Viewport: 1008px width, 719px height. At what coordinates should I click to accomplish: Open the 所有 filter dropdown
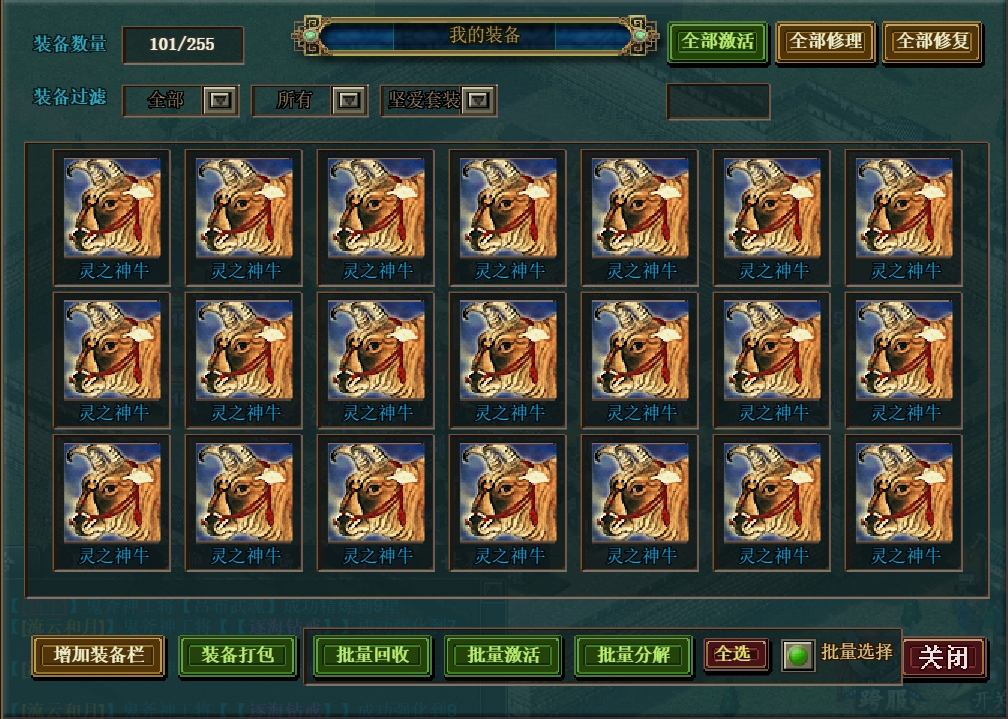tap(348, 100)
